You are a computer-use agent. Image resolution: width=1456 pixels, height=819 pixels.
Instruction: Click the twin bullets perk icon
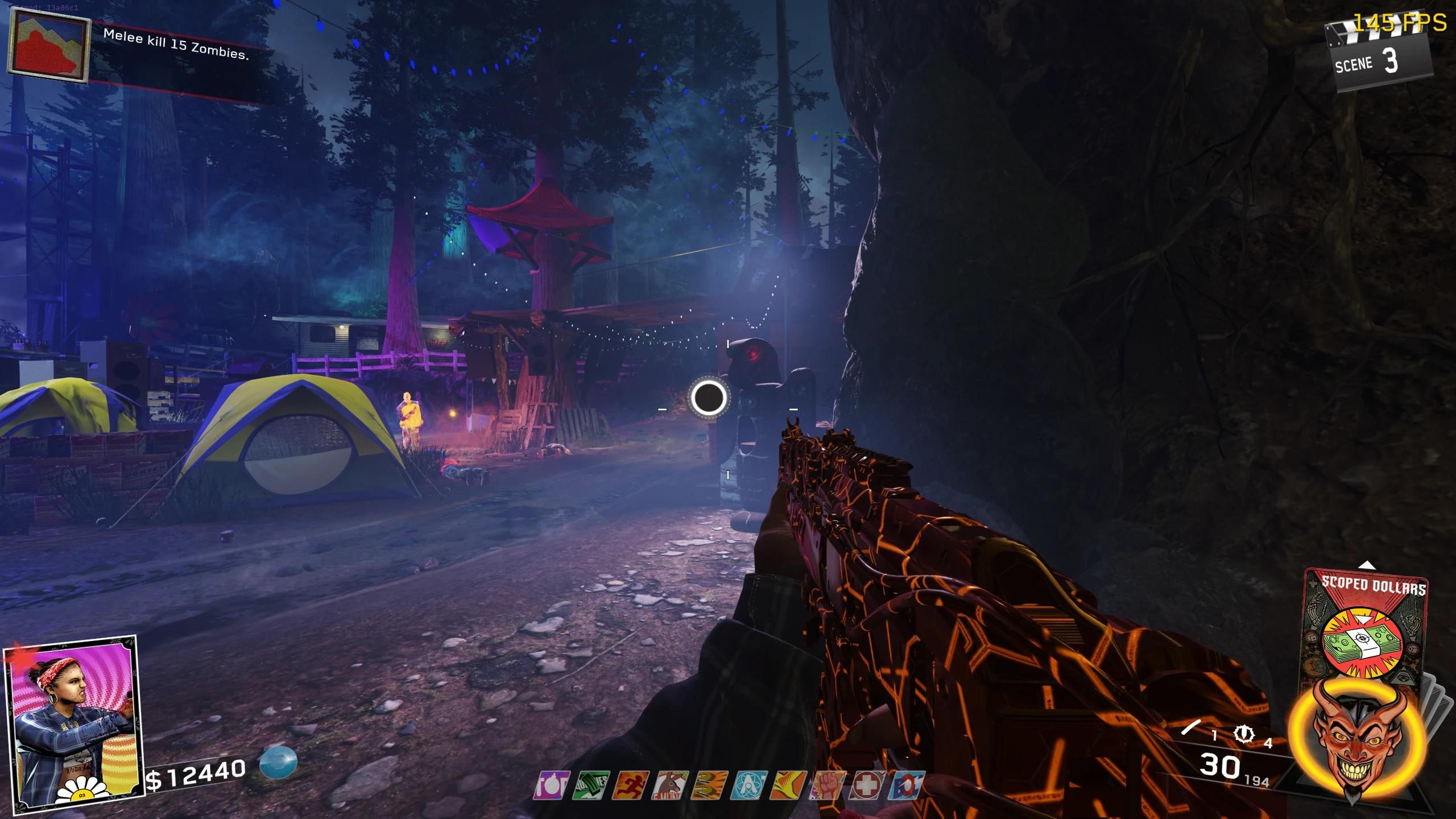[x=709, y=785]
